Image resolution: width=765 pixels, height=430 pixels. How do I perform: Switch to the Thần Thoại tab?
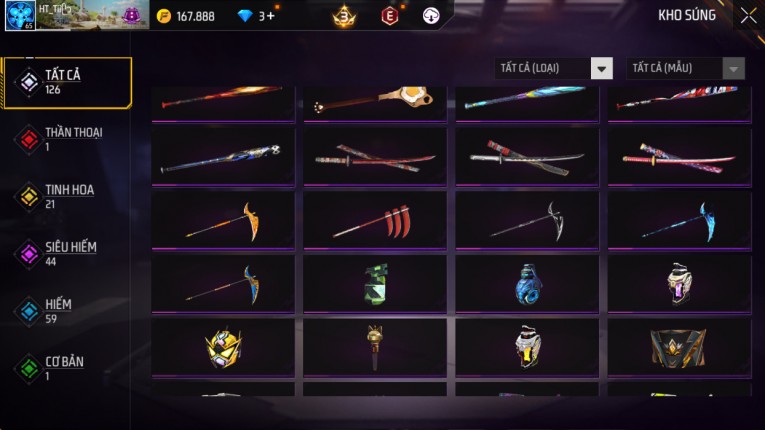click(x=66, y=139)
